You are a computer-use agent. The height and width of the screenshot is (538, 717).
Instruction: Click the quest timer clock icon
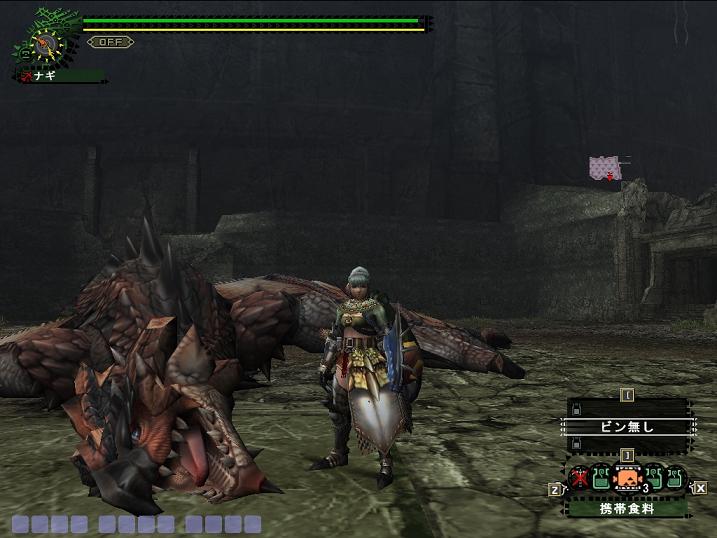[x=44, y=44]
